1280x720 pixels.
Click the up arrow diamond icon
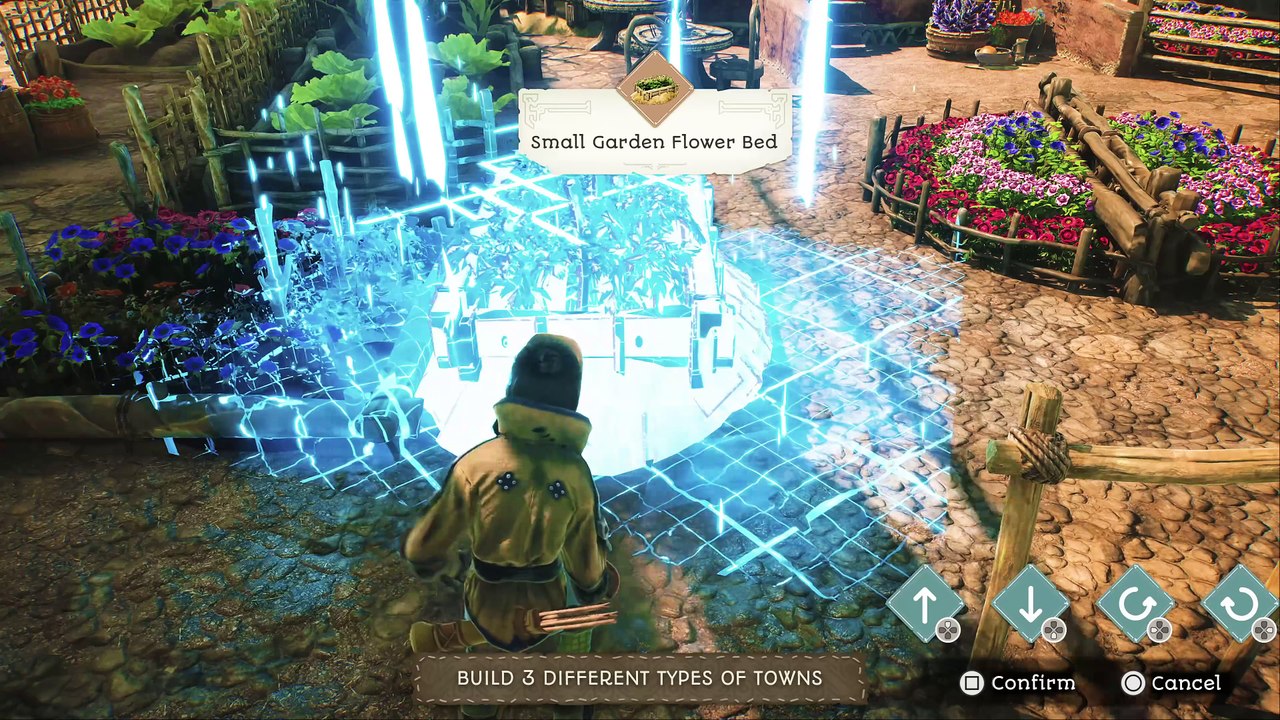(925, 603)
